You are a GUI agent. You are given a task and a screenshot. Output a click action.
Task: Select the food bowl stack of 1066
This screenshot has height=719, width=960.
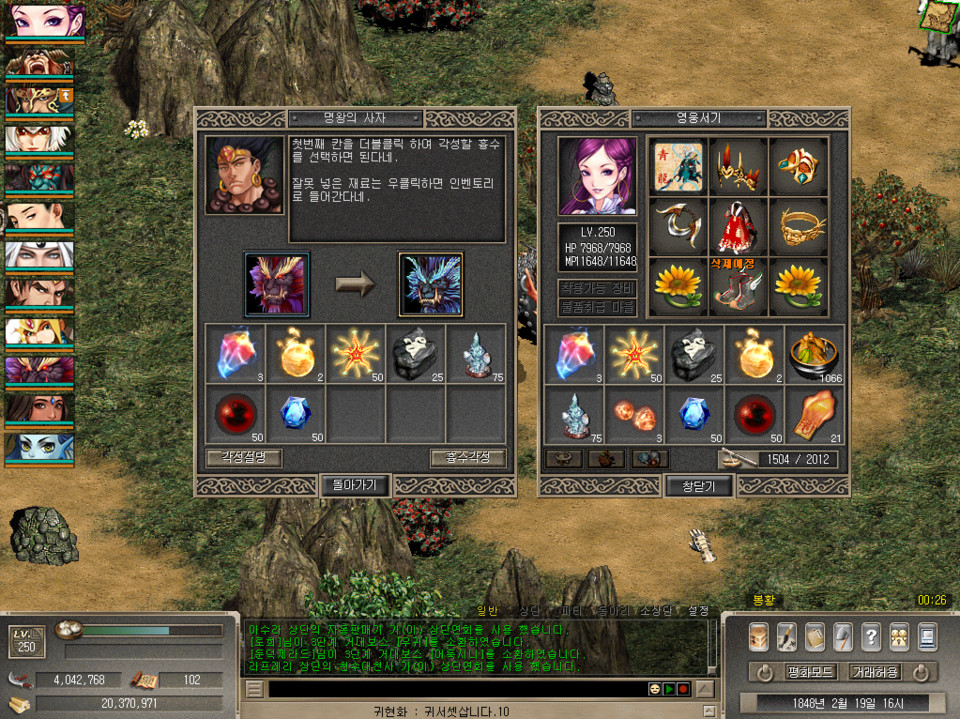[813, 355]
